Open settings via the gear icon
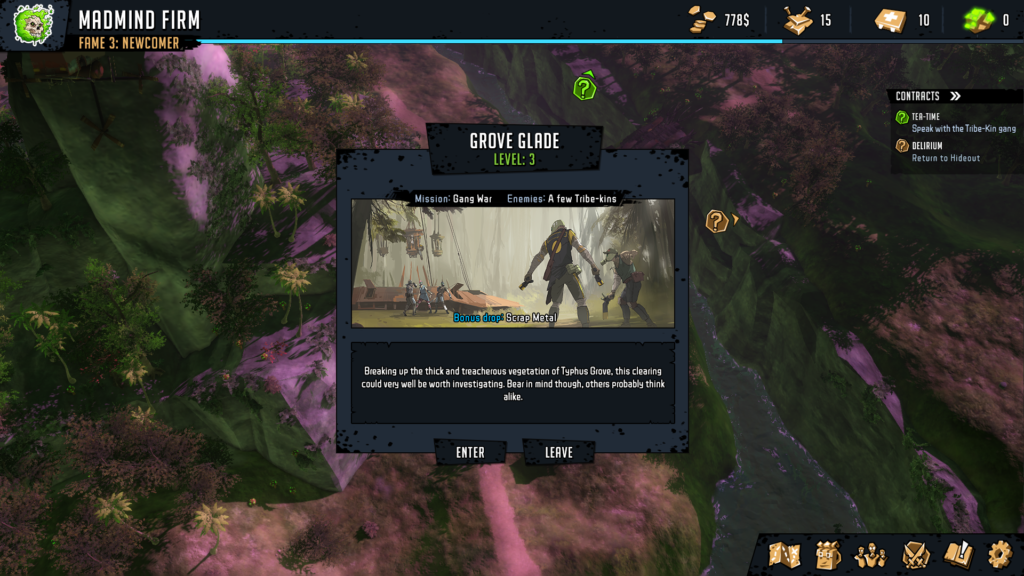The width and height of the screenshot is (1024, 576). coord(999,554)
